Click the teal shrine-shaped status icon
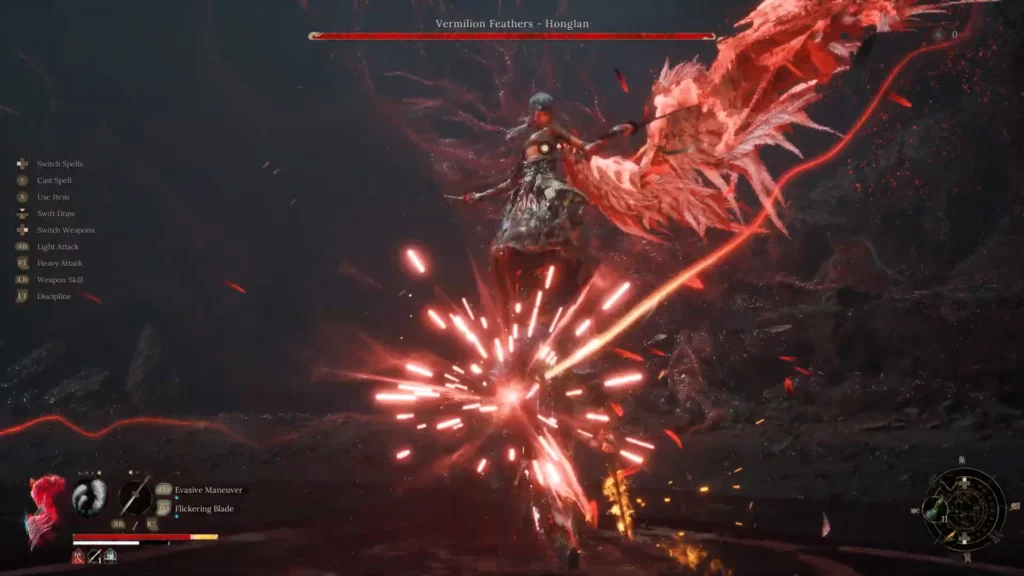Screen dimensions: 1024x576 point(109,556)
